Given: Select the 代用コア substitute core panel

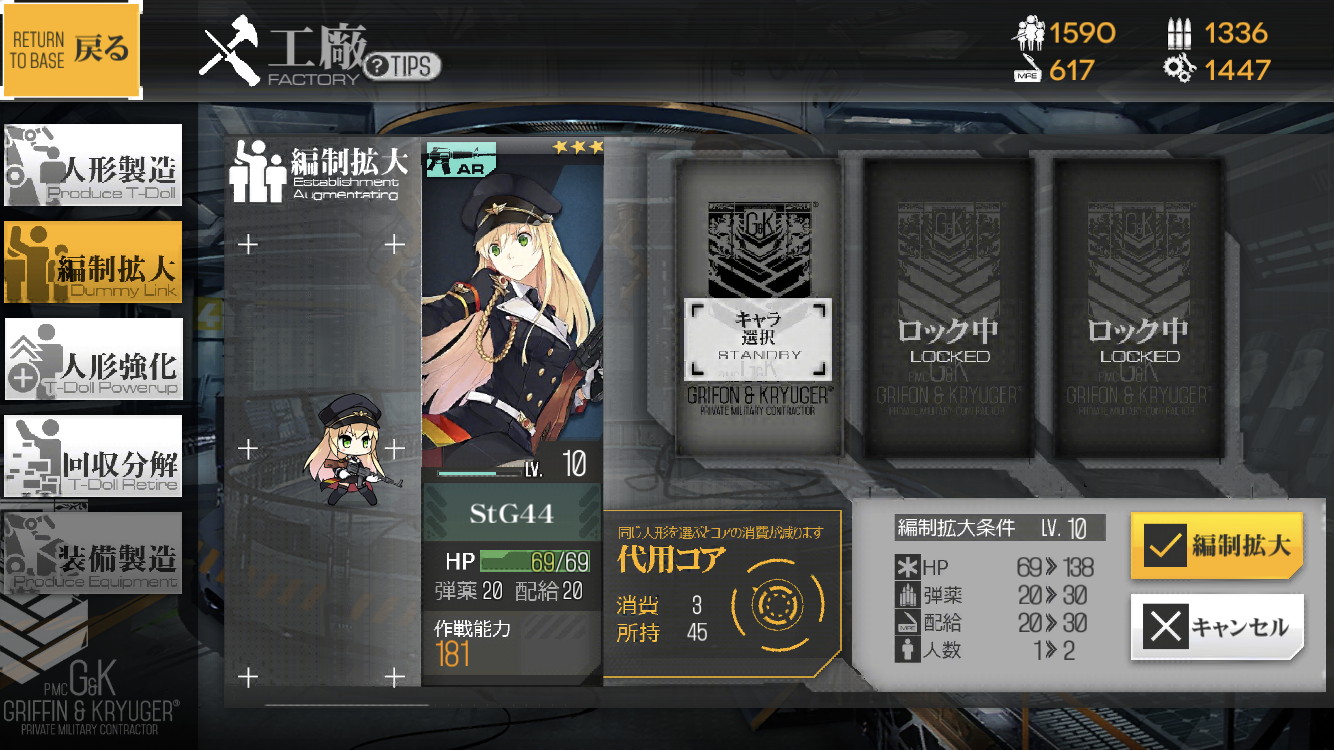Looking at the screenshot, I should click(x=722, y=594).
